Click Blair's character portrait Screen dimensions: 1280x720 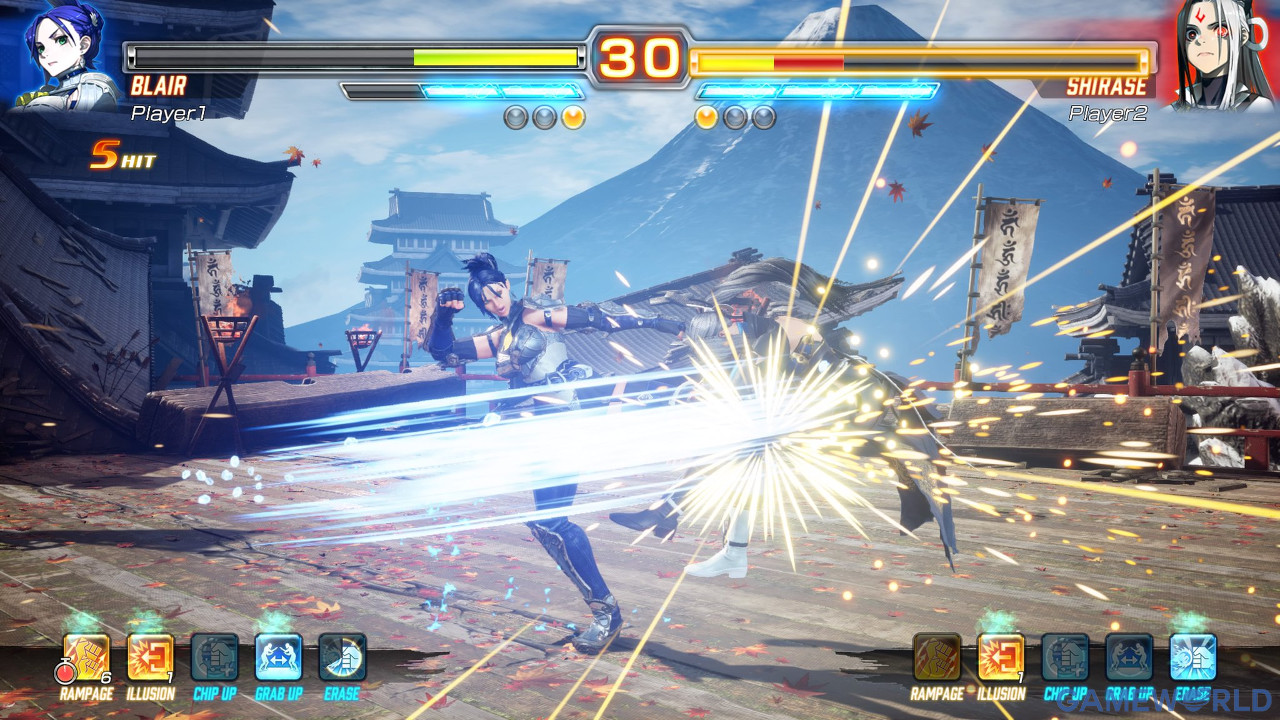[x=63, y=55]
